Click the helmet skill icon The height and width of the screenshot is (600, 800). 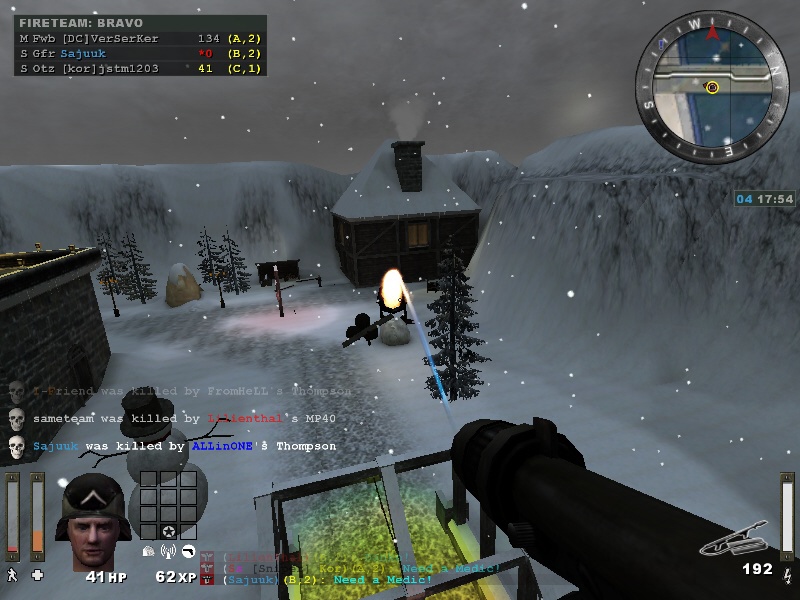click(149, 551)
